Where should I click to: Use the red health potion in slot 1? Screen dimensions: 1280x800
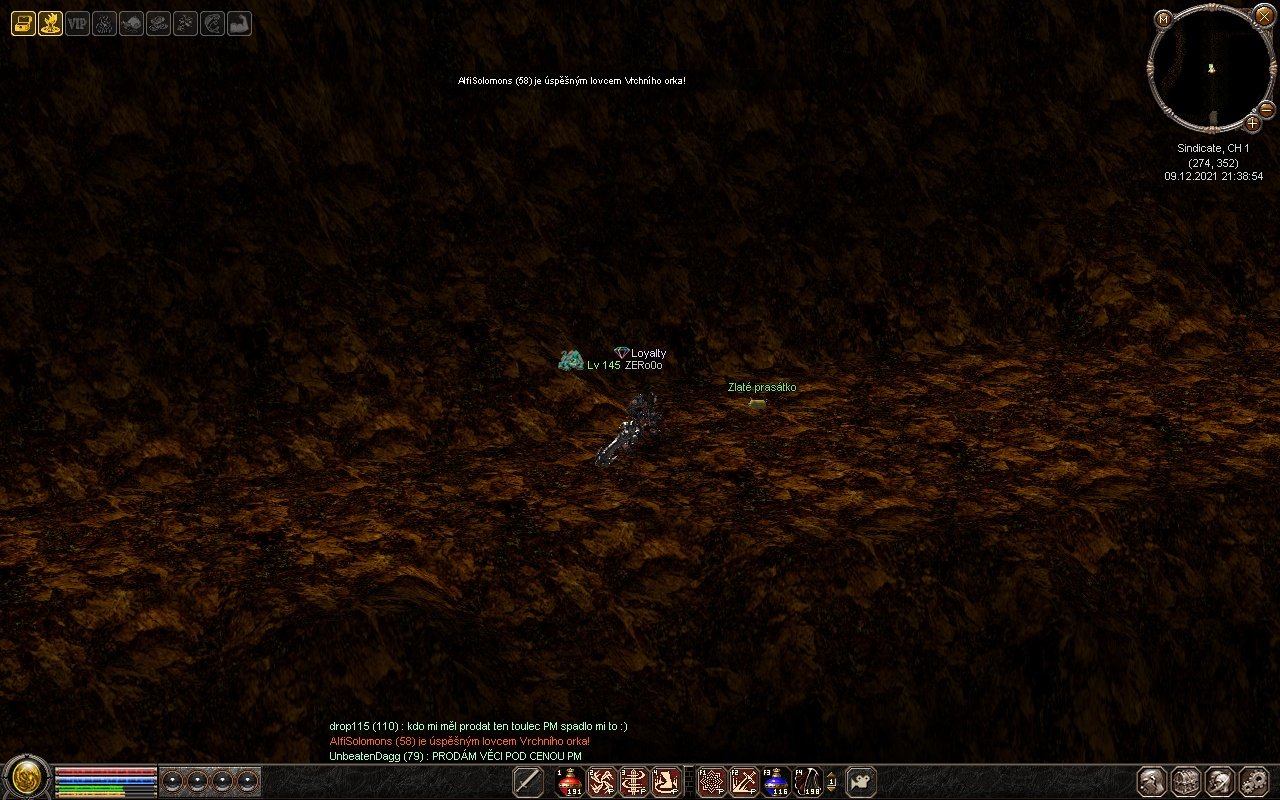pyautogui.click(x=570, y=782)
